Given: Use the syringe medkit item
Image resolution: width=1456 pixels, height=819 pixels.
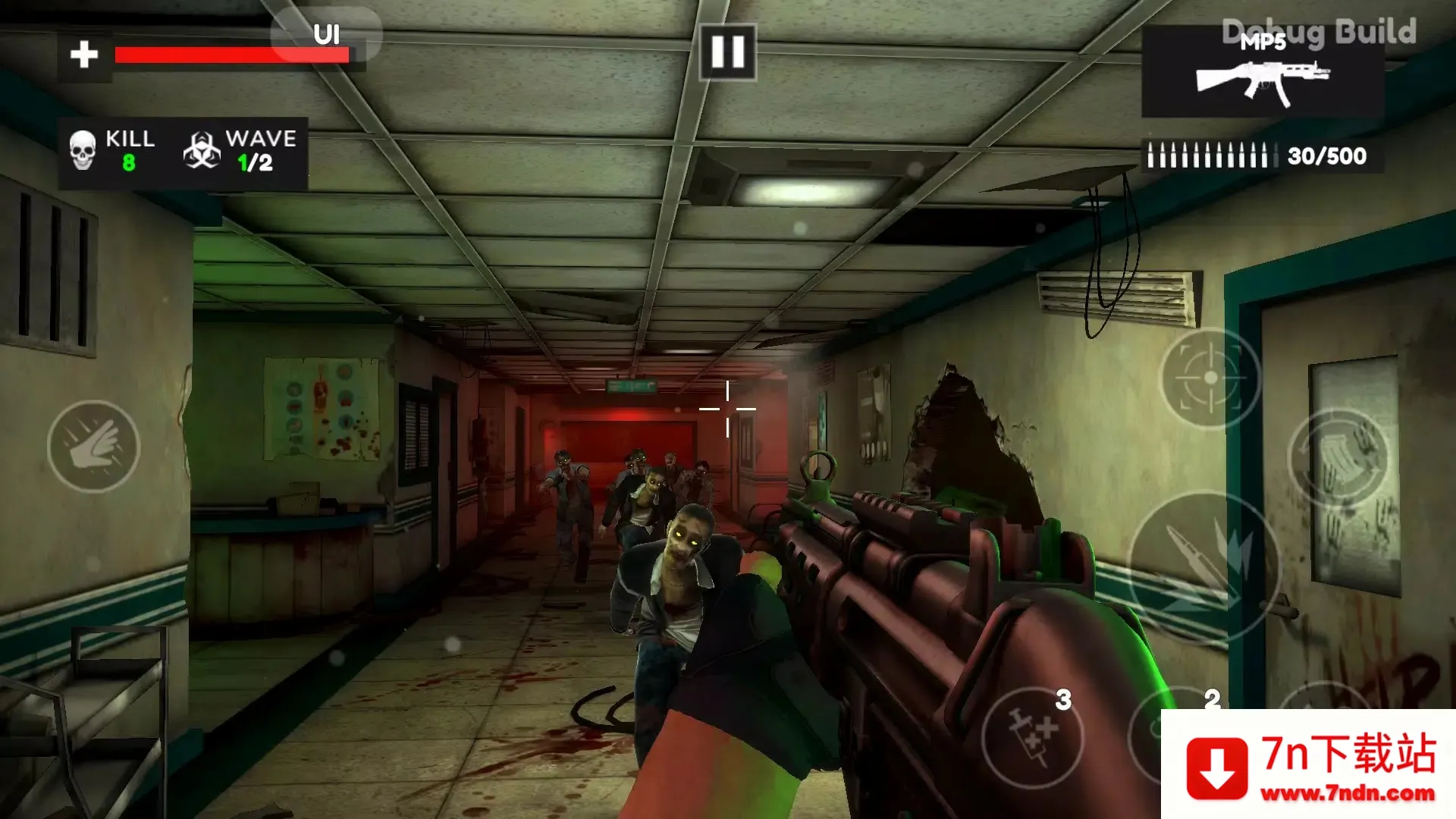Looking at the screenshot, I should pyautogui.click(x=1033, y=737).
